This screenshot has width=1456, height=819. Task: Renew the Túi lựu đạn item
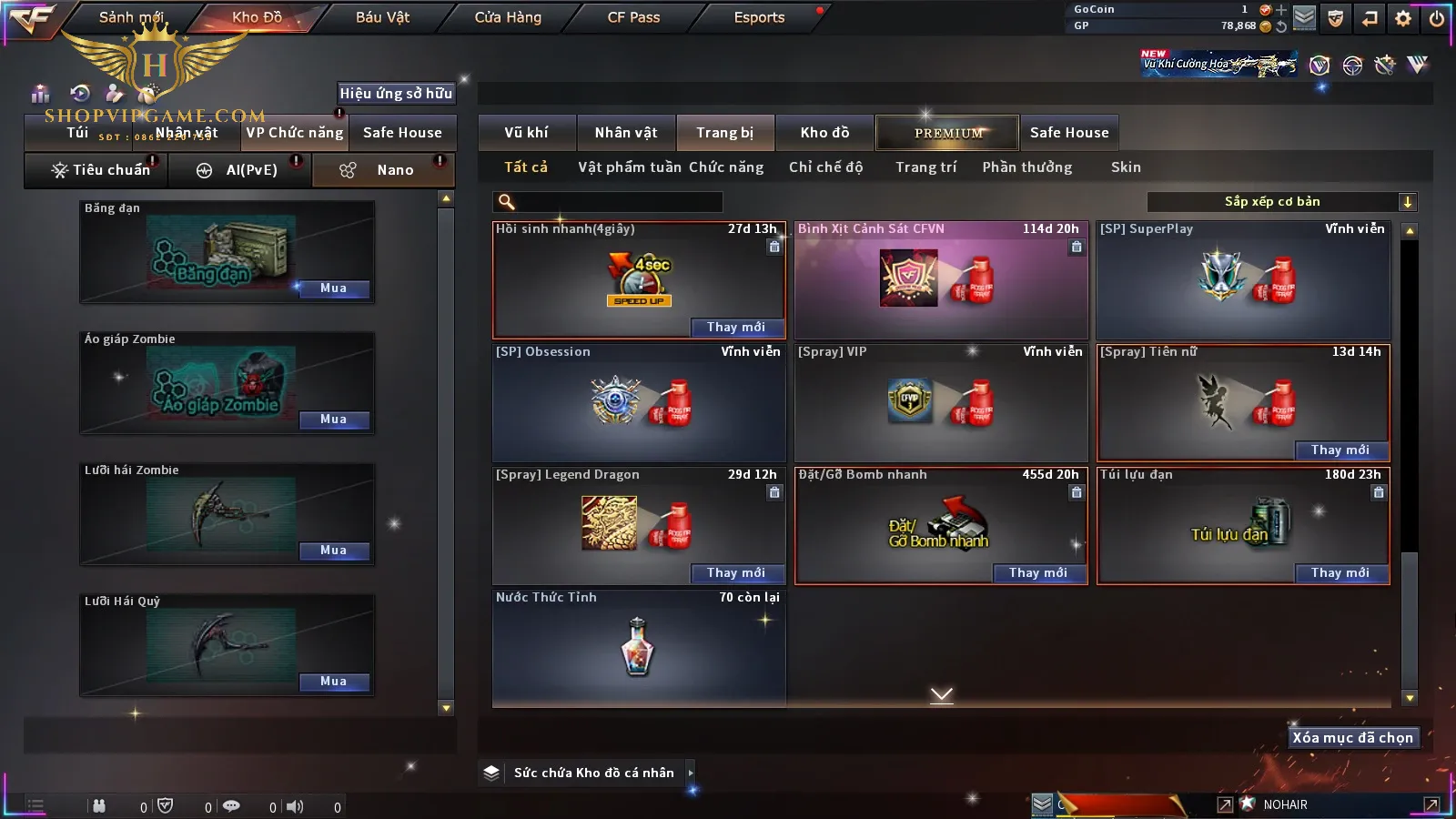point(1340,573)
